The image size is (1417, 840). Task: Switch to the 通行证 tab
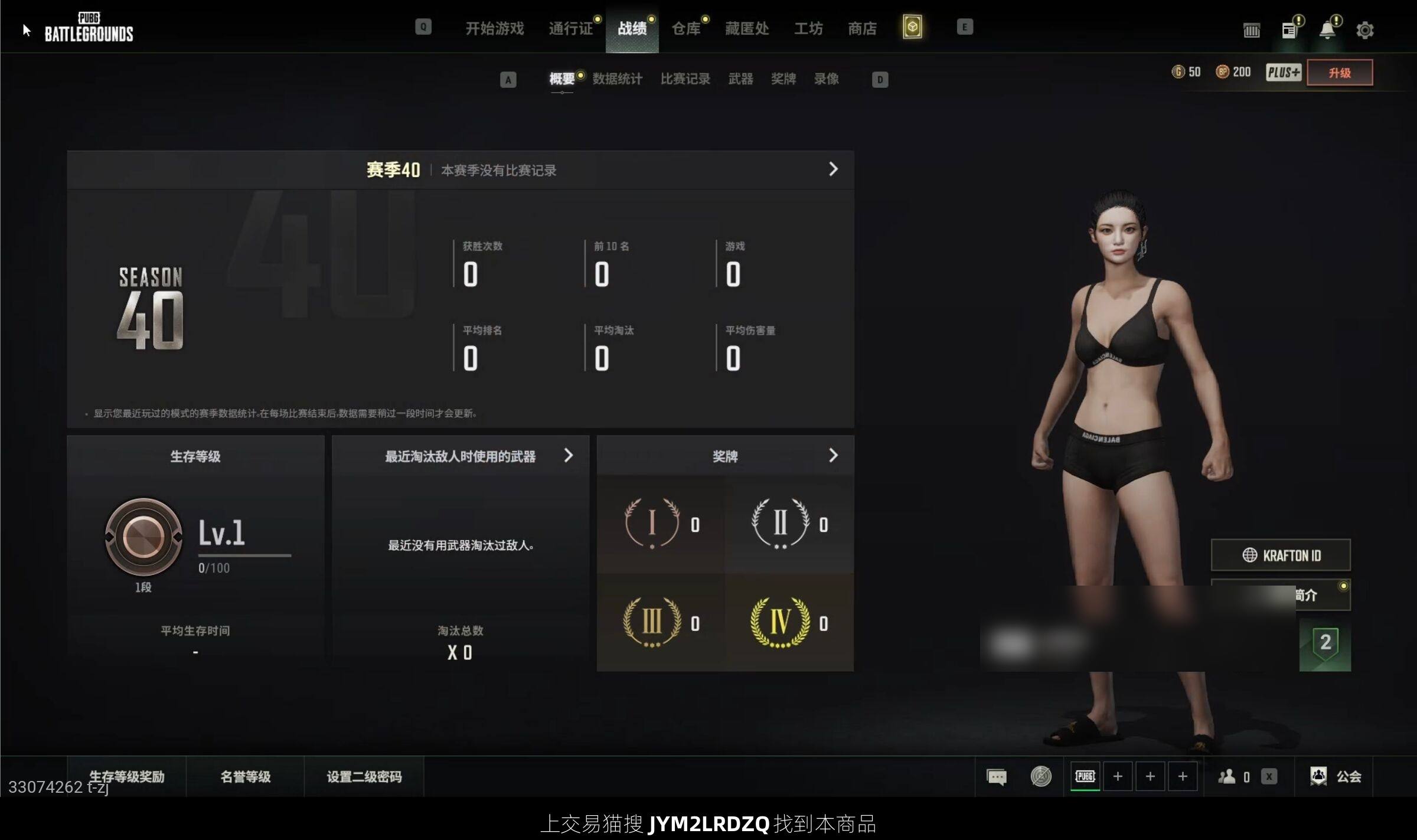pyautogui.click(x=570, y=28)
